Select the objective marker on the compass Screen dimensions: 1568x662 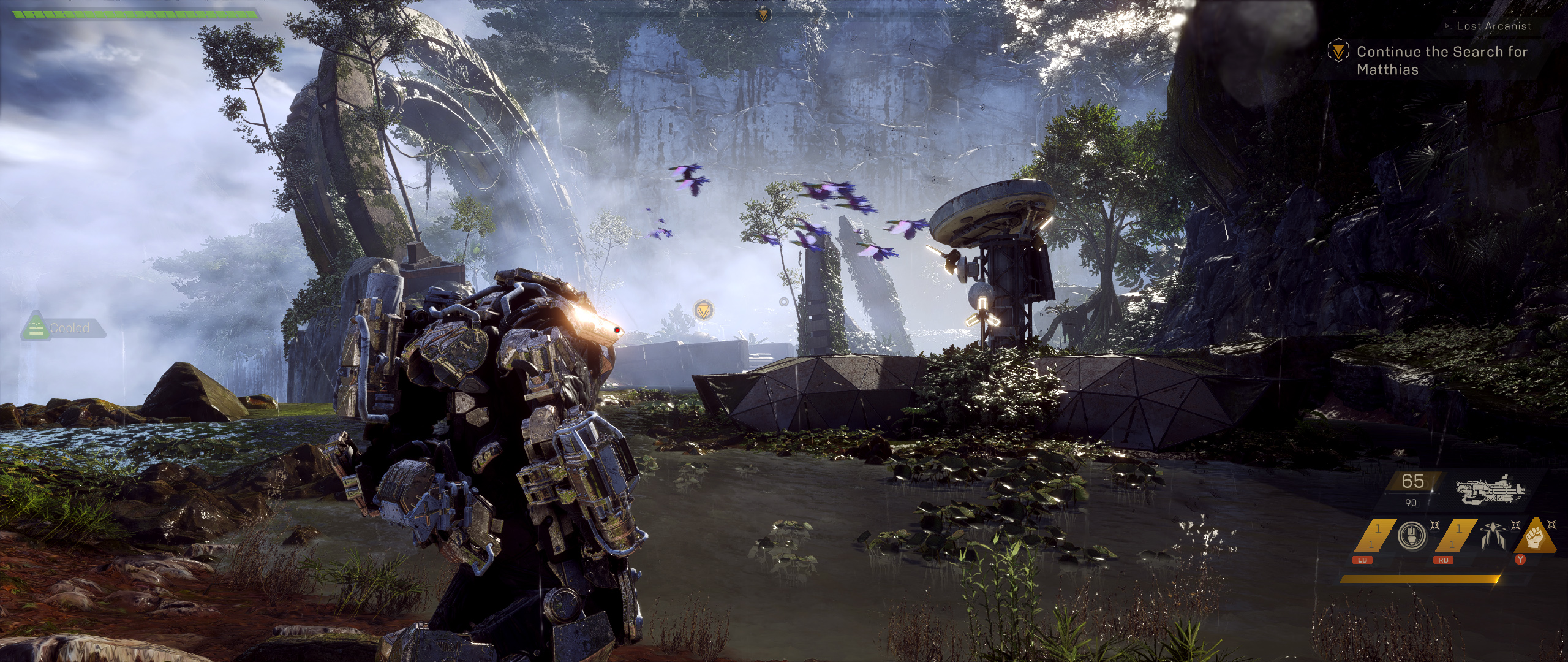pos(763,15)
